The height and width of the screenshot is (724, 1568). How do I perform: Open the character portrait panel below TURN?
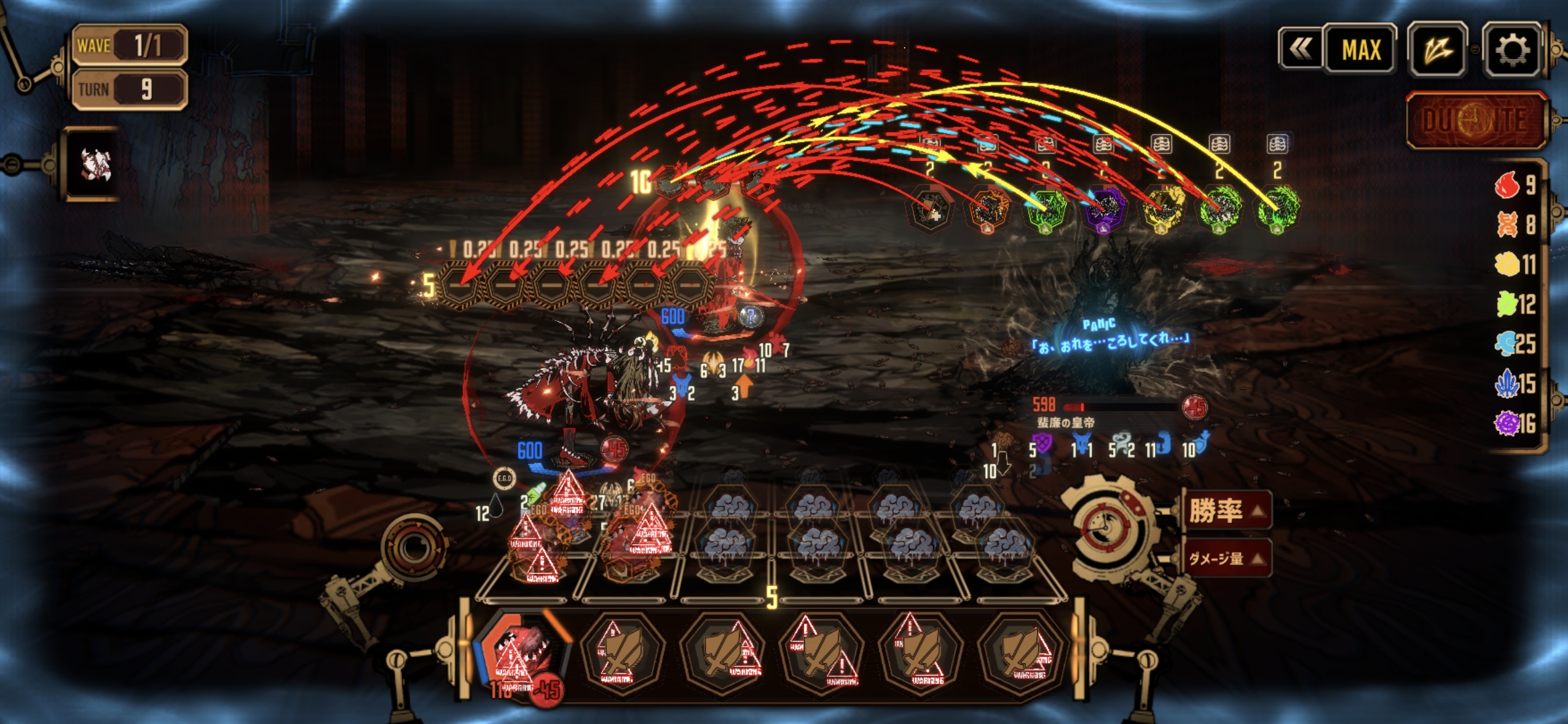(94, 164)
